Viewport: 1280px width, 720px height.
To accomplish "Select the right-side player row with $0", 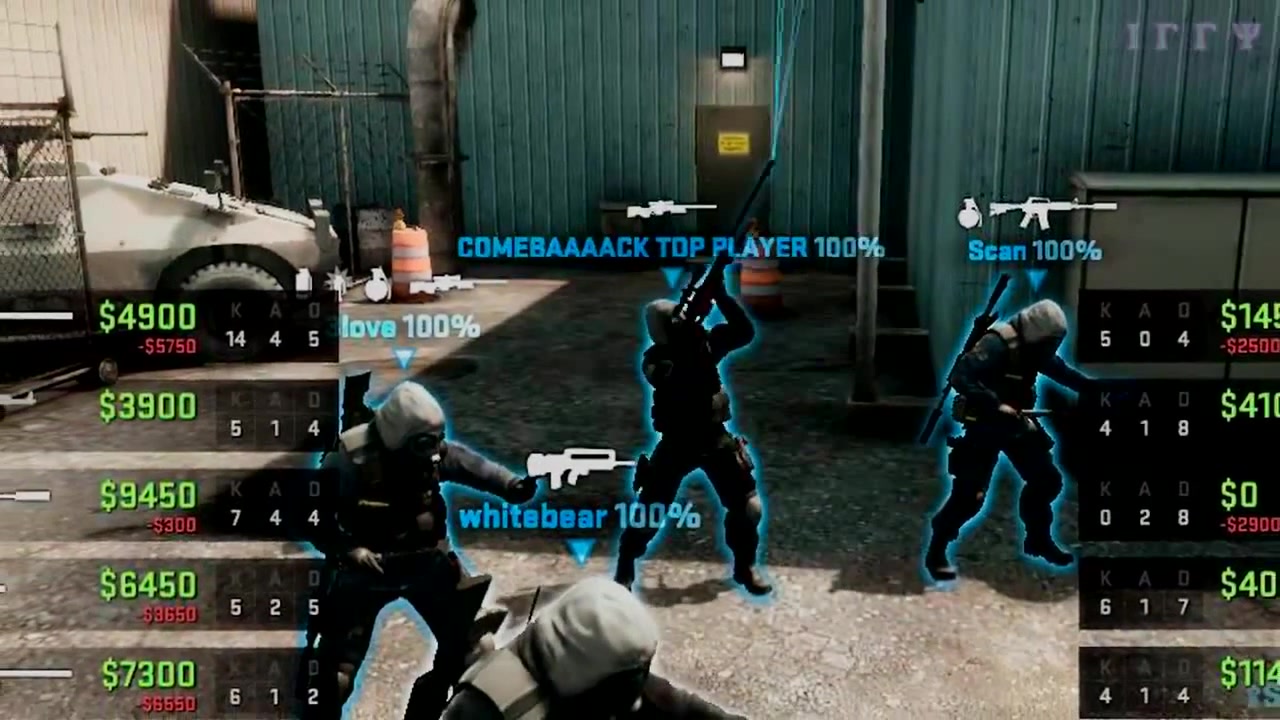I will pos(1180,503).
